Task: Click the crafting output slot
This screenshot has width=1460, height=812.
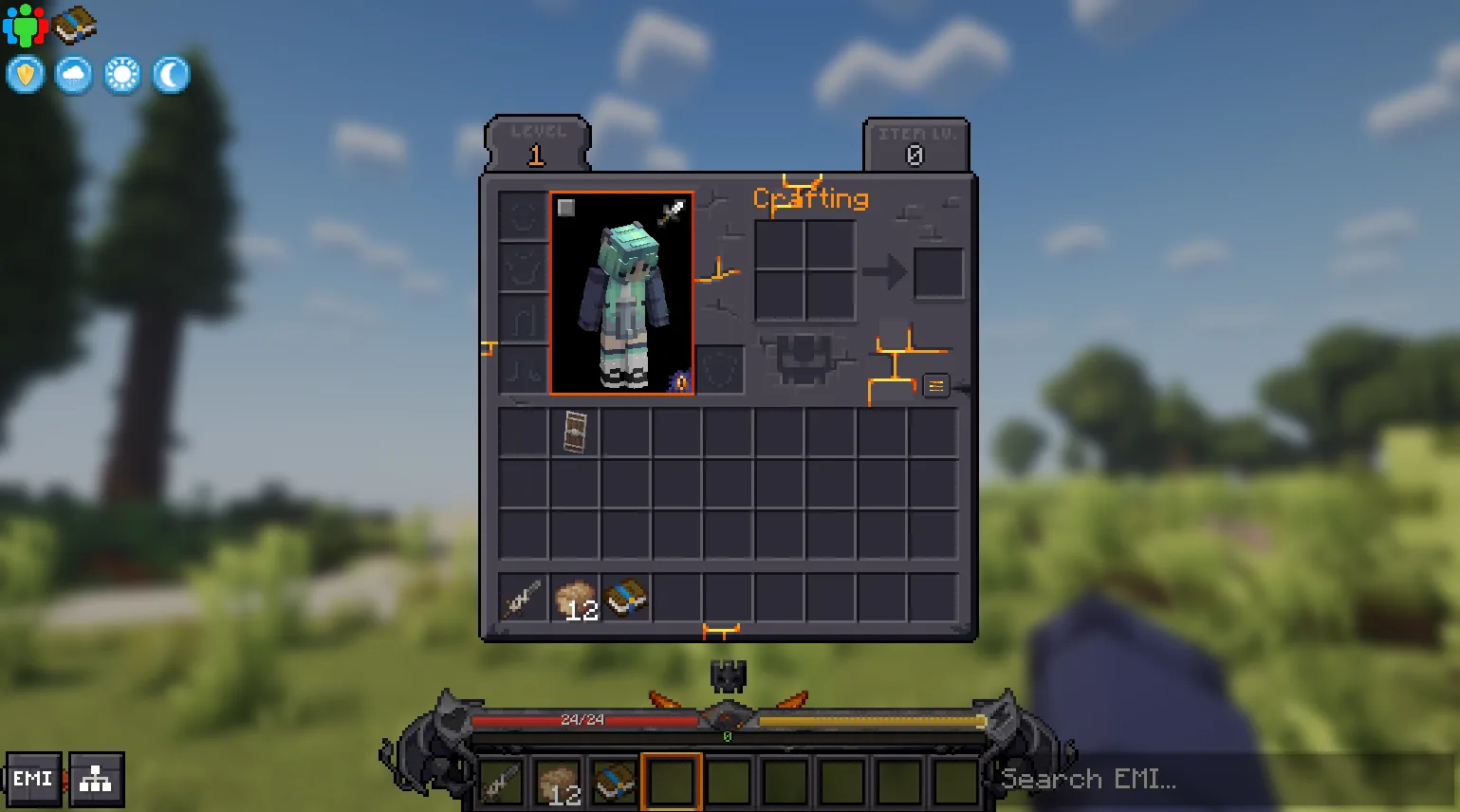Action: point(938,273)
